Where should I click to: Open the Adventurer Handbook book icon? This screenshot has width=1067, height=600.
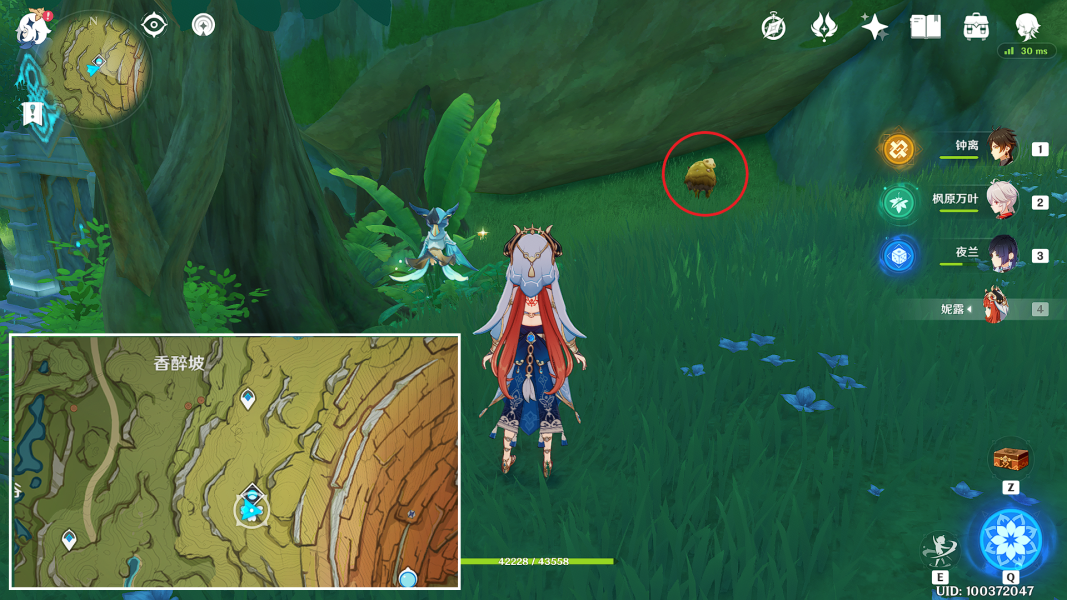(x=926, y=27)
